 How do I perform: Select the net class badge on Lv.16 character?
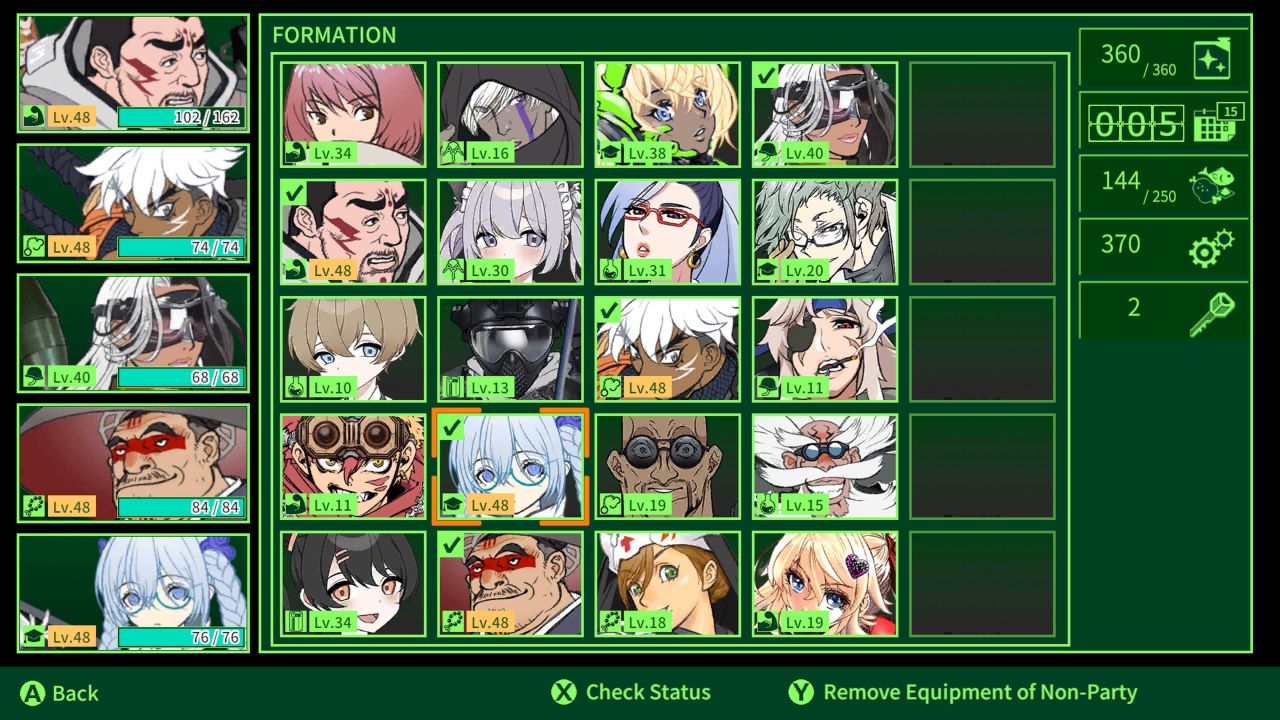(x=453, y=153)
